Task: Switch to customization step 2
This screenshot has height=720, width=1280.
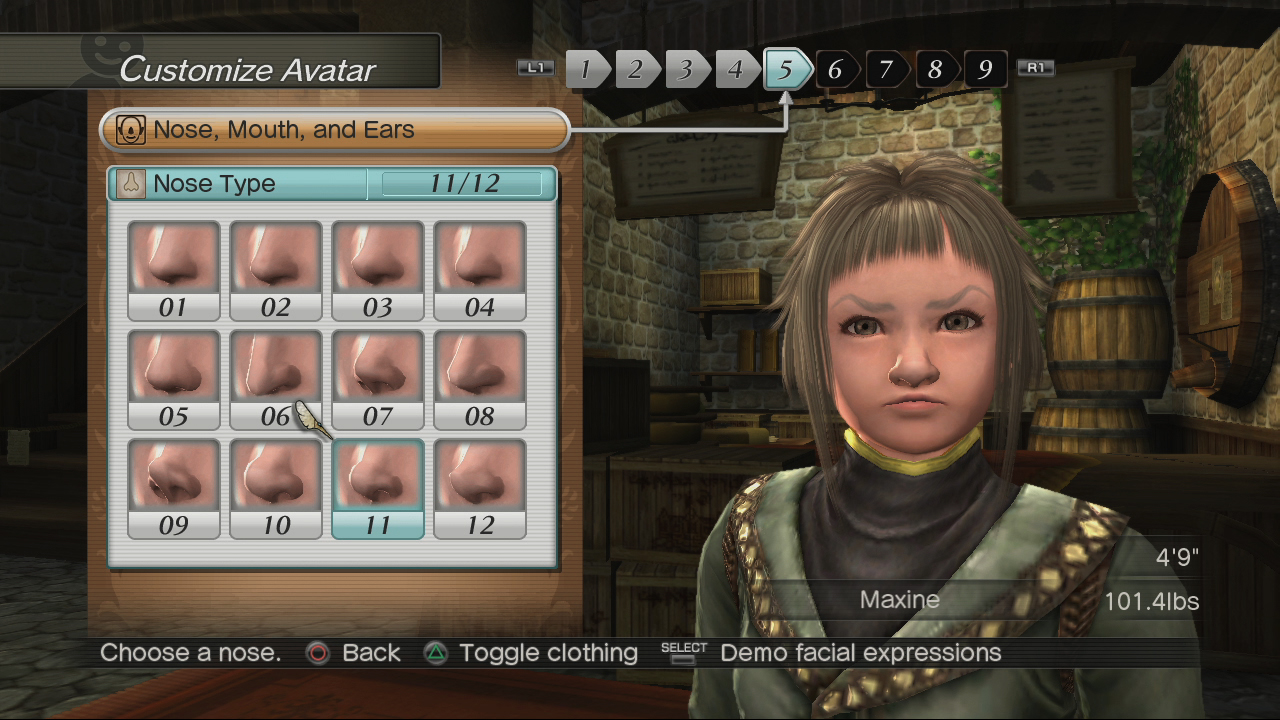Action: pos(636,69)
